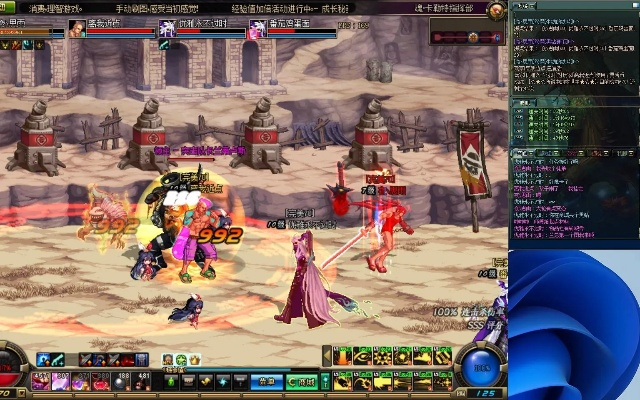Use the first consumable potion slot
The image size is (640, 400).
pyautogui.click(x=41, y=380)
